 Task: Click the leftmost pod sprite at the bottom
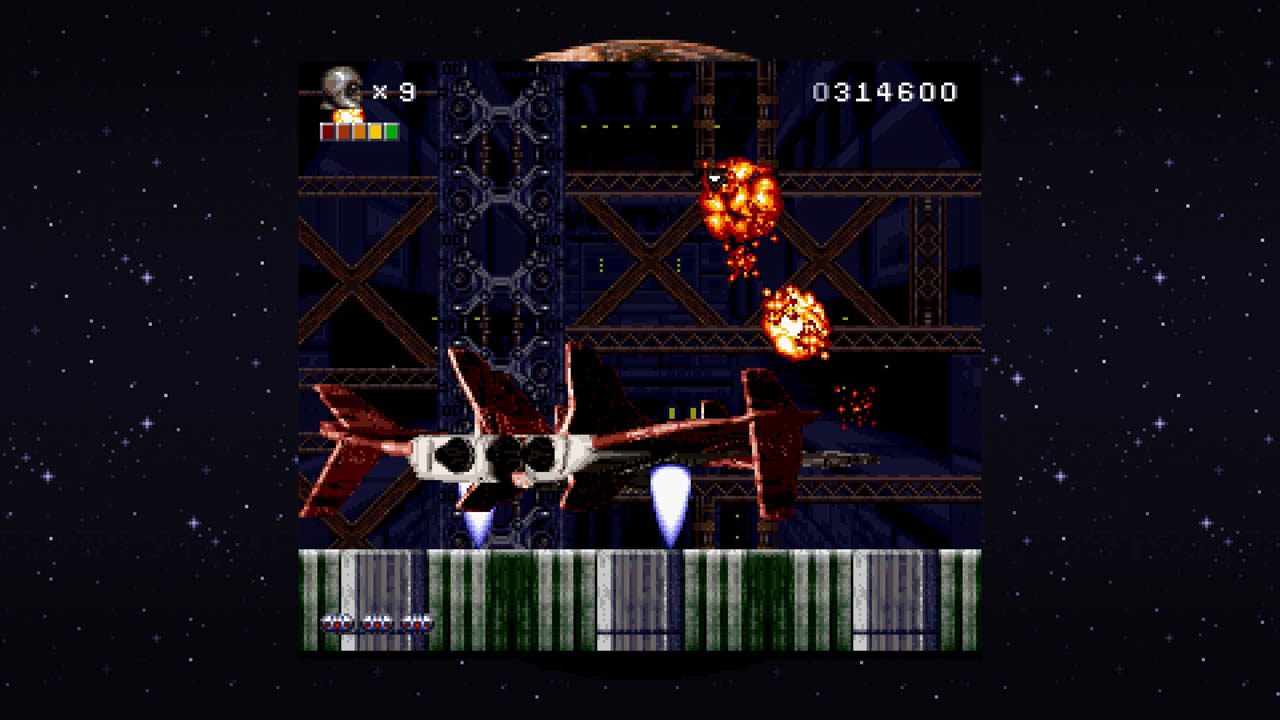[x=337, y=622]
